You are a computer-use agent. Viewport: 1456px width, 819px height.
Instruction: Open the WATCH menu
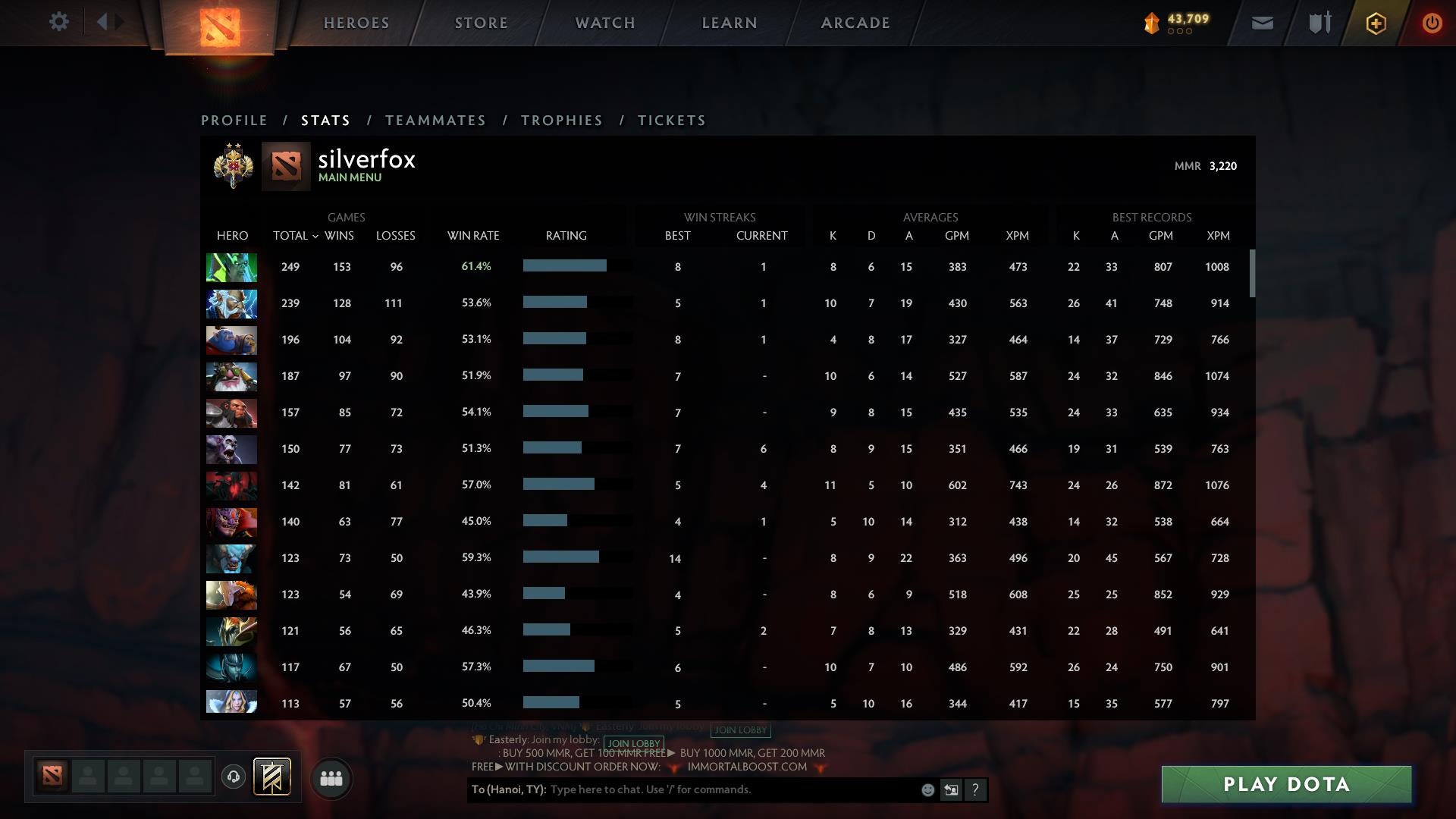click(x=604, y=23)
